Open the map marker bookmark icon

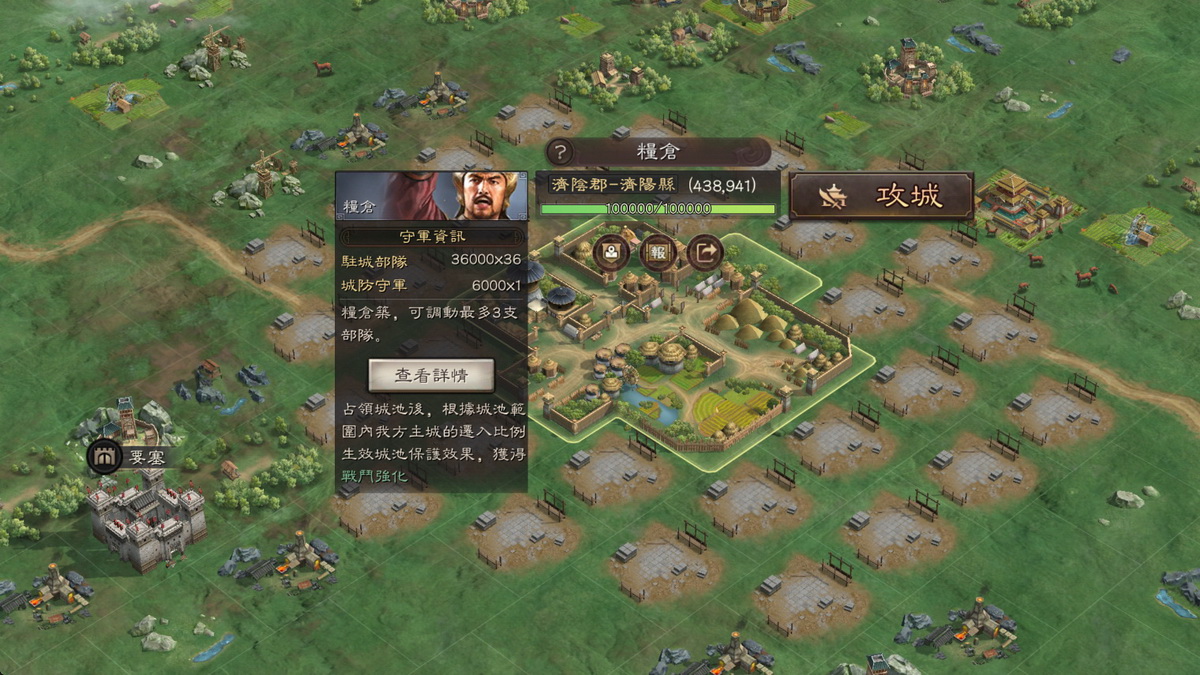click(x=611, y=251)
